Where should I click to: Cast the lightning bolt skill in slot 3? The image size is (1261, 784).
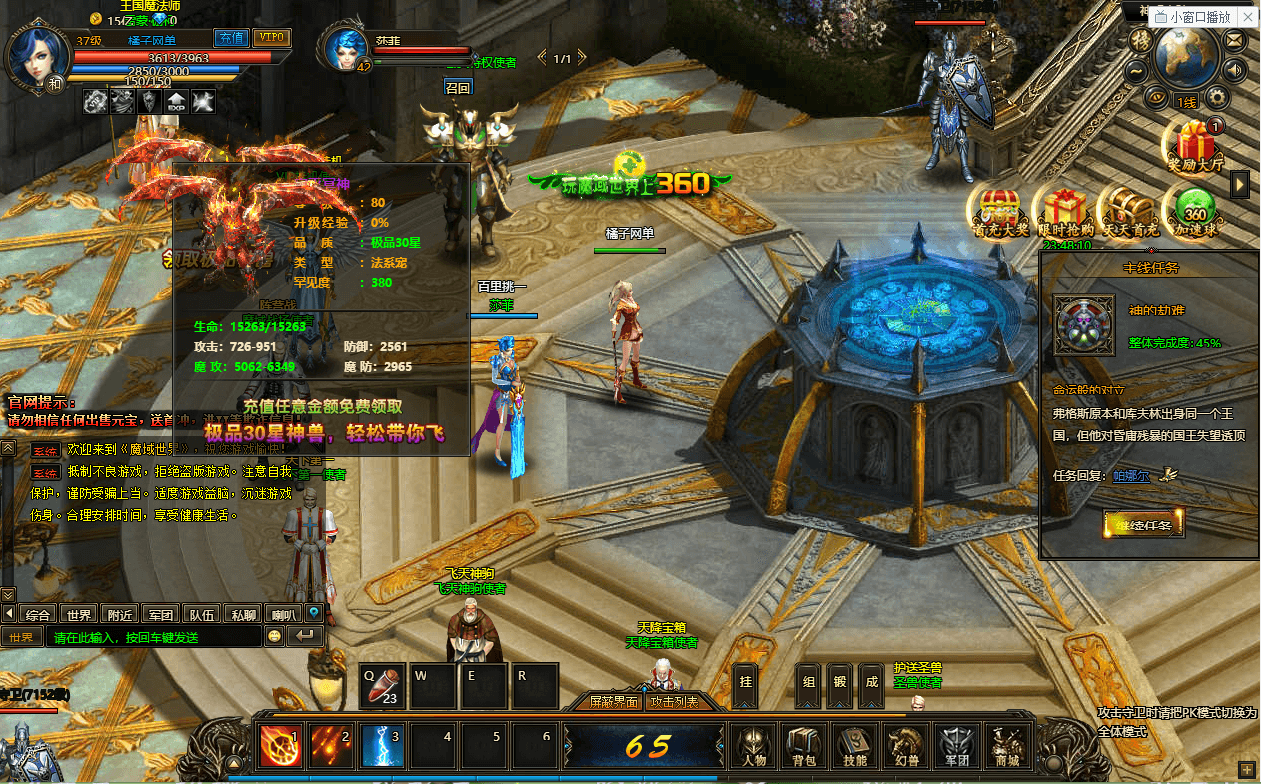tap(382, 746)
